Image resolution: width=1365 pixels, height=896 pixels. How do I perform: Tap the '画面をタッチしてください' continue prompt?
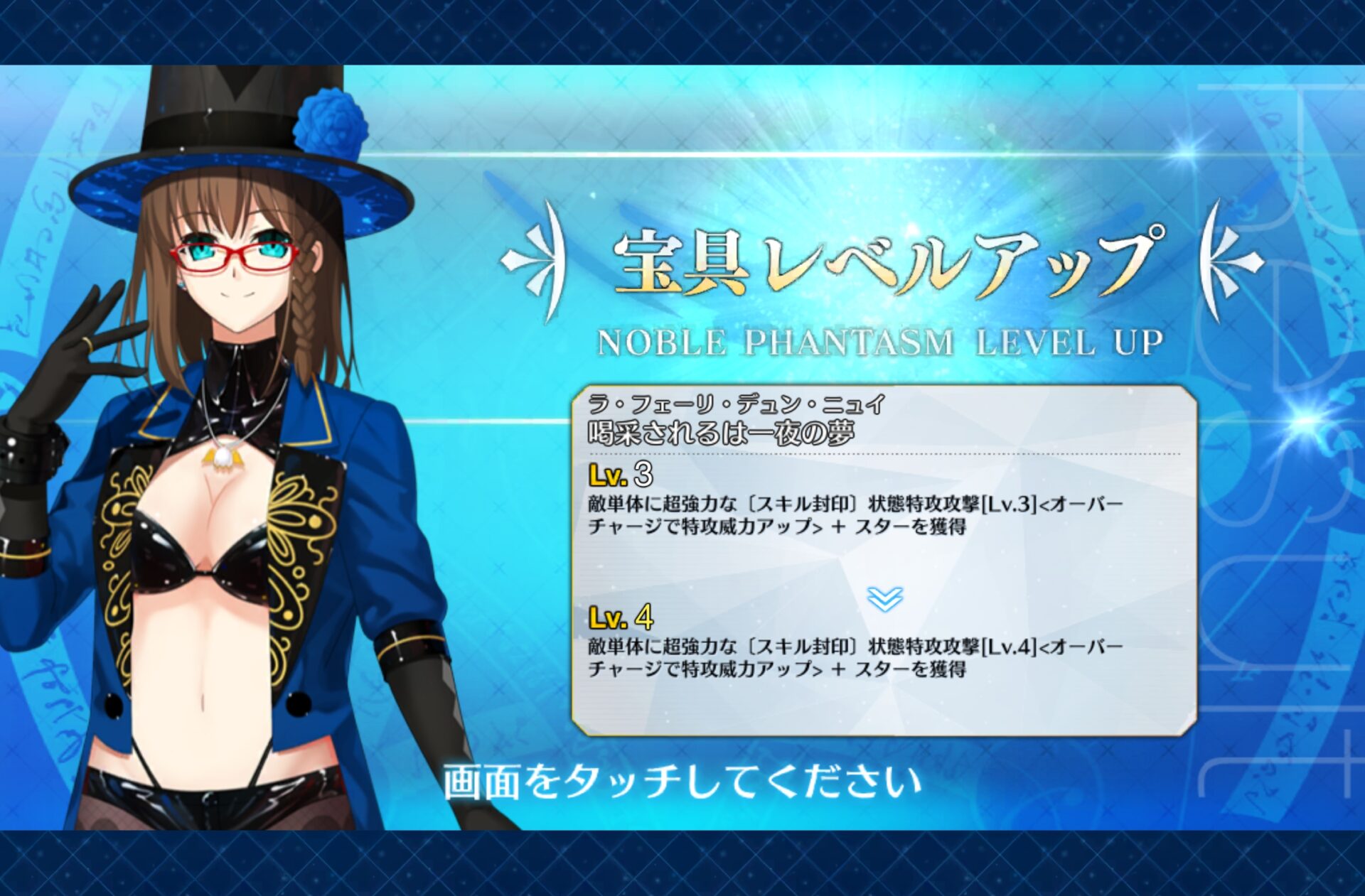682,782
